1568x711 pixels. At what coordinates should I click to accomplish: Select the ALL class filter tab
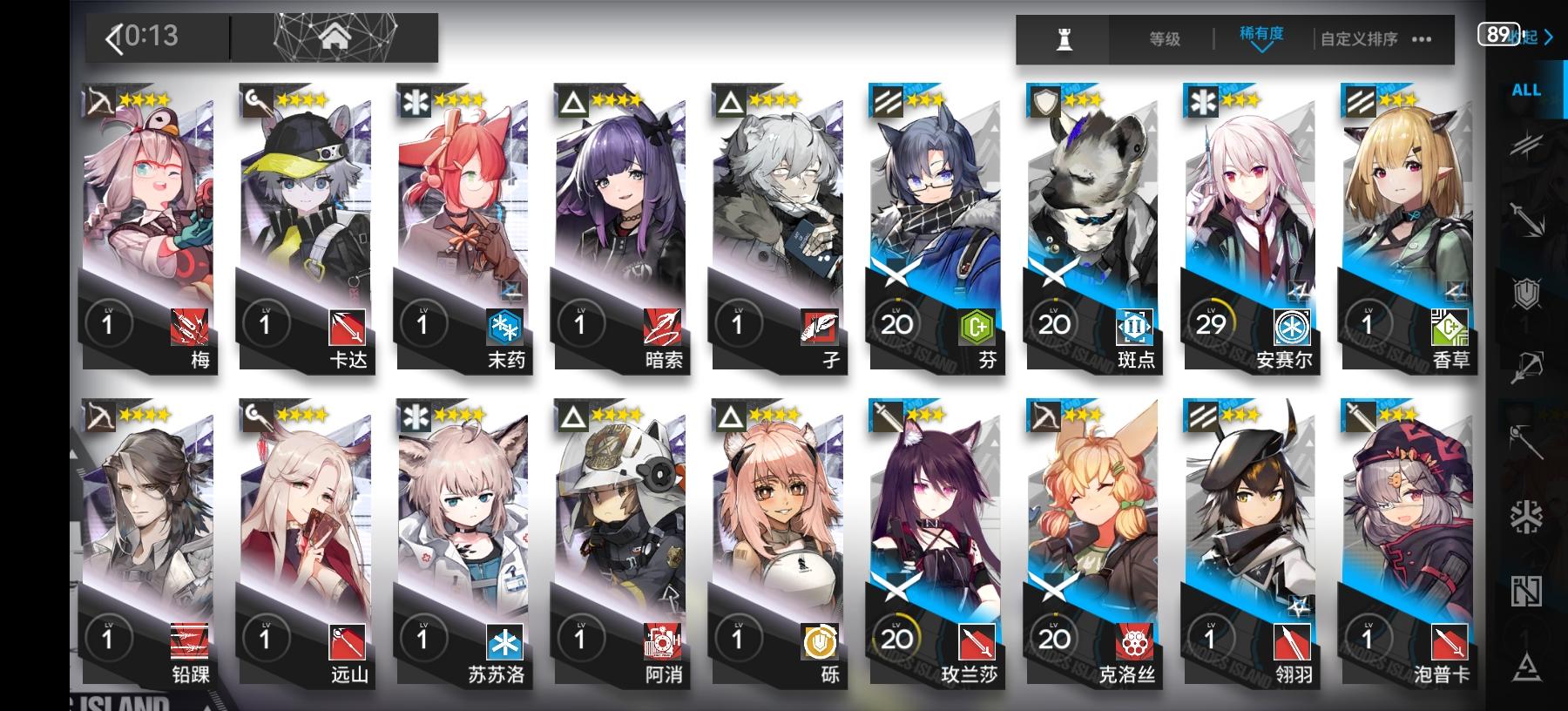pos(1524,90)
